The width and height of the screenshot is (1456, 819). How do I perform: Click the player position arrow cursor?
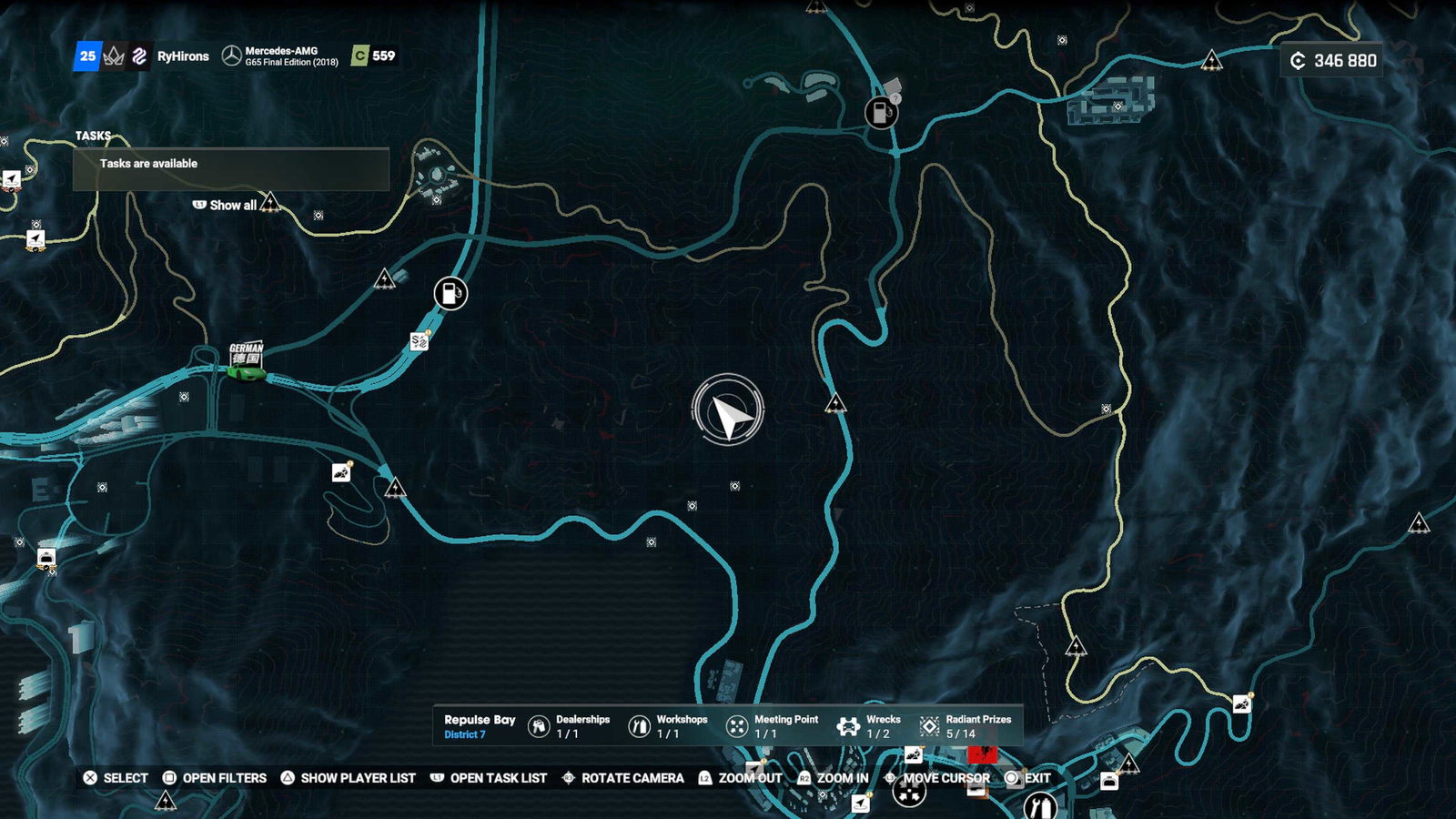point(728,410)
